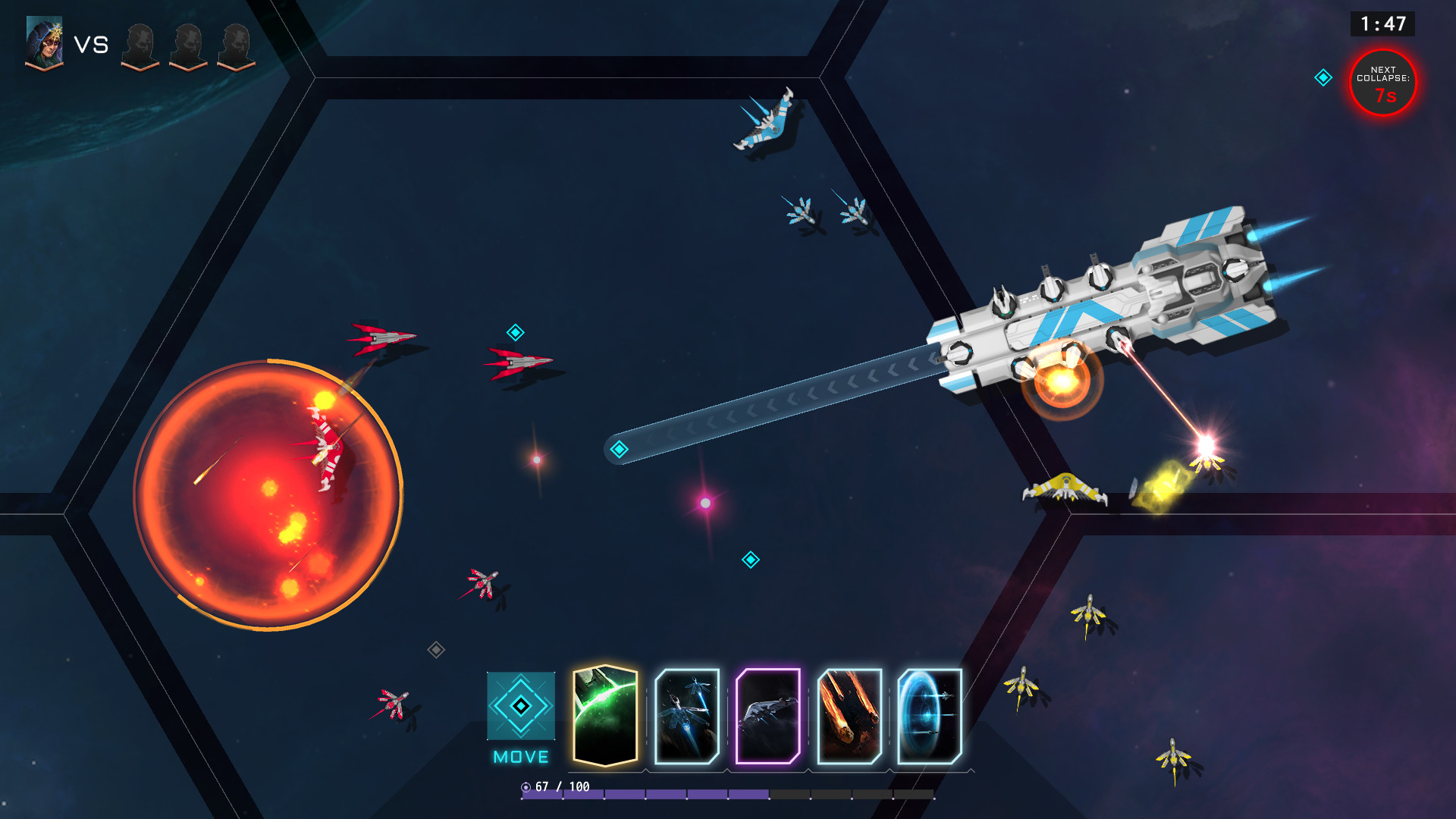
Task: Play the meteor strike card
Action: pos(849,716)
